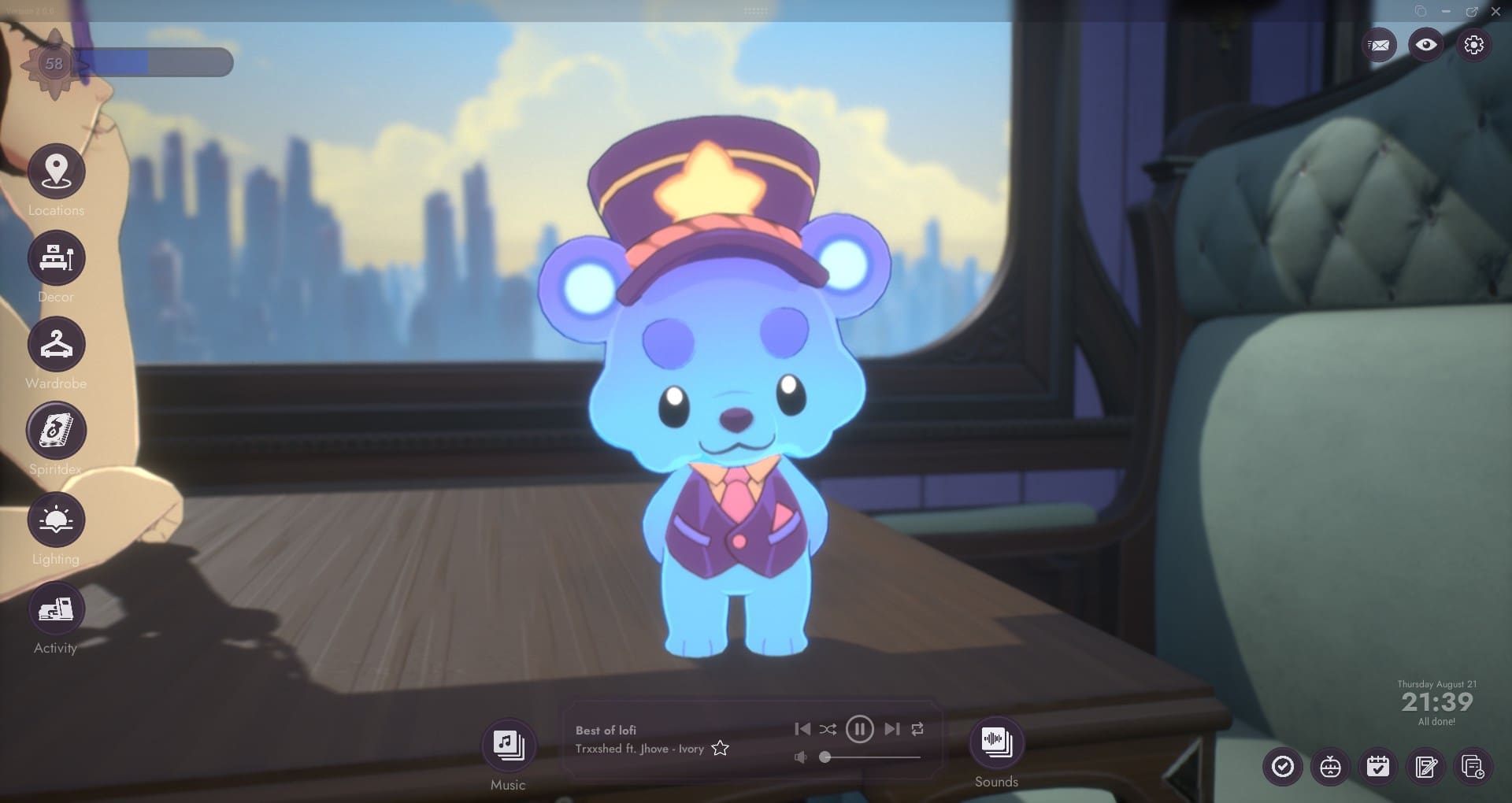Open the Decor menu
This screenshot has height=803, width=1512.
55,258
